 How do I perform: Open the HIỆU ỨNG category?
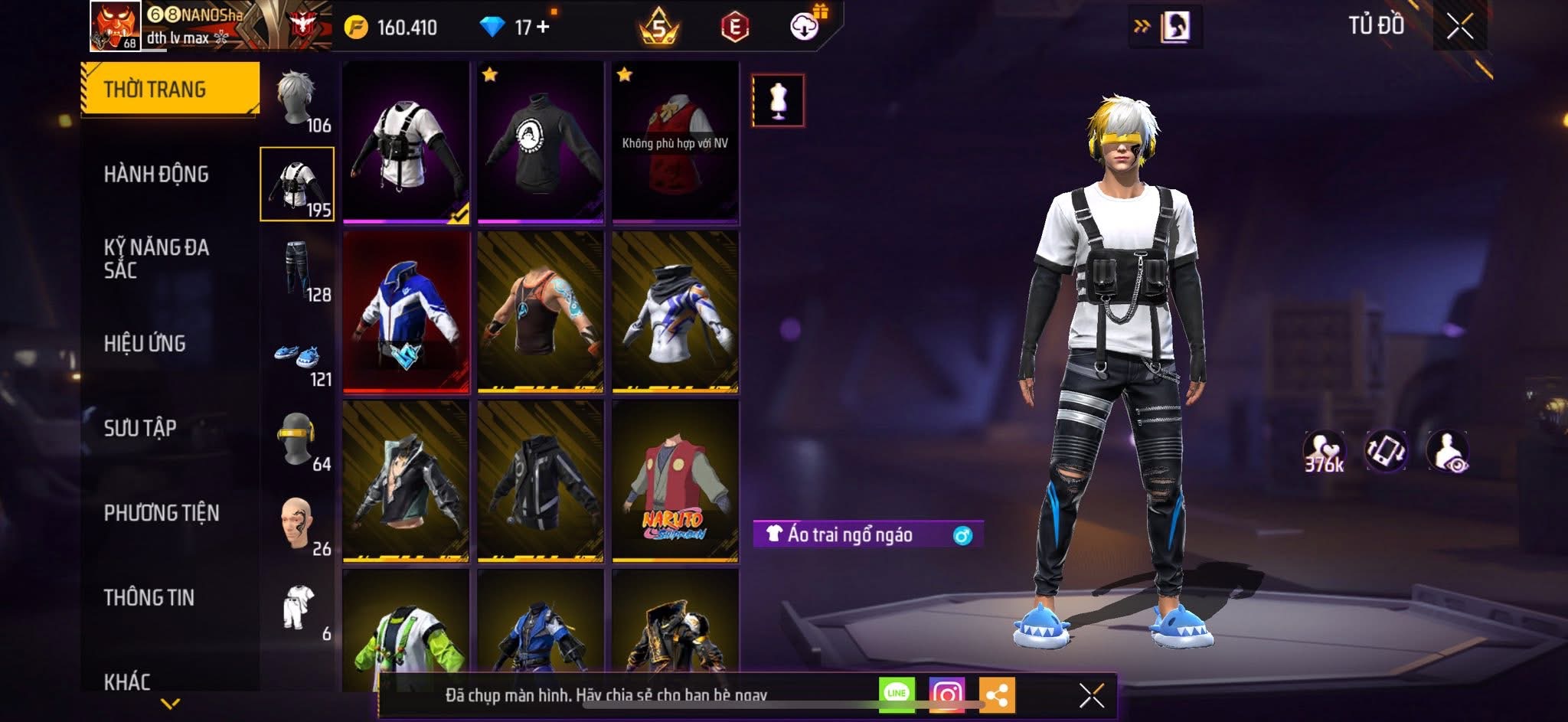coord(145,344)
